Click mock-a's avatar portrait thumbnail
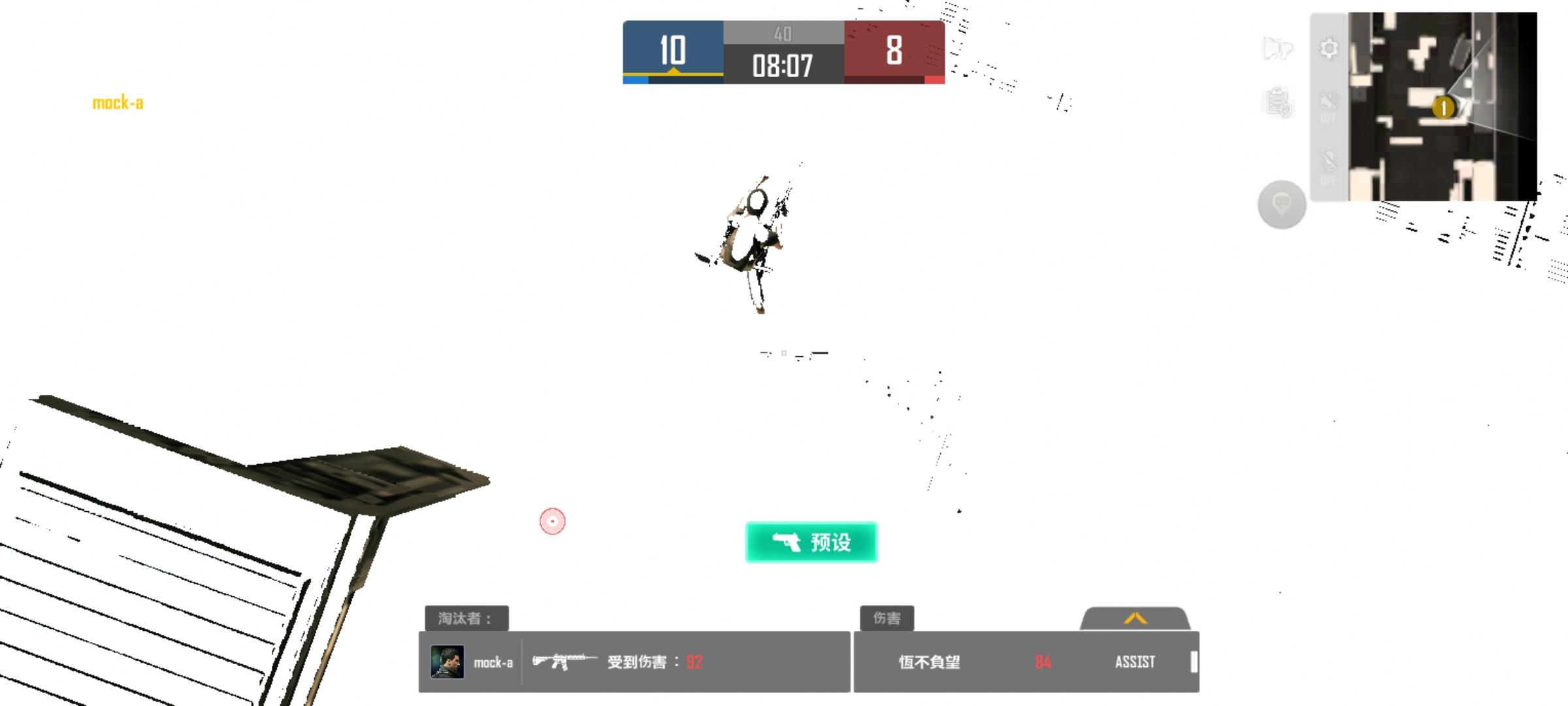 [447, 662]
